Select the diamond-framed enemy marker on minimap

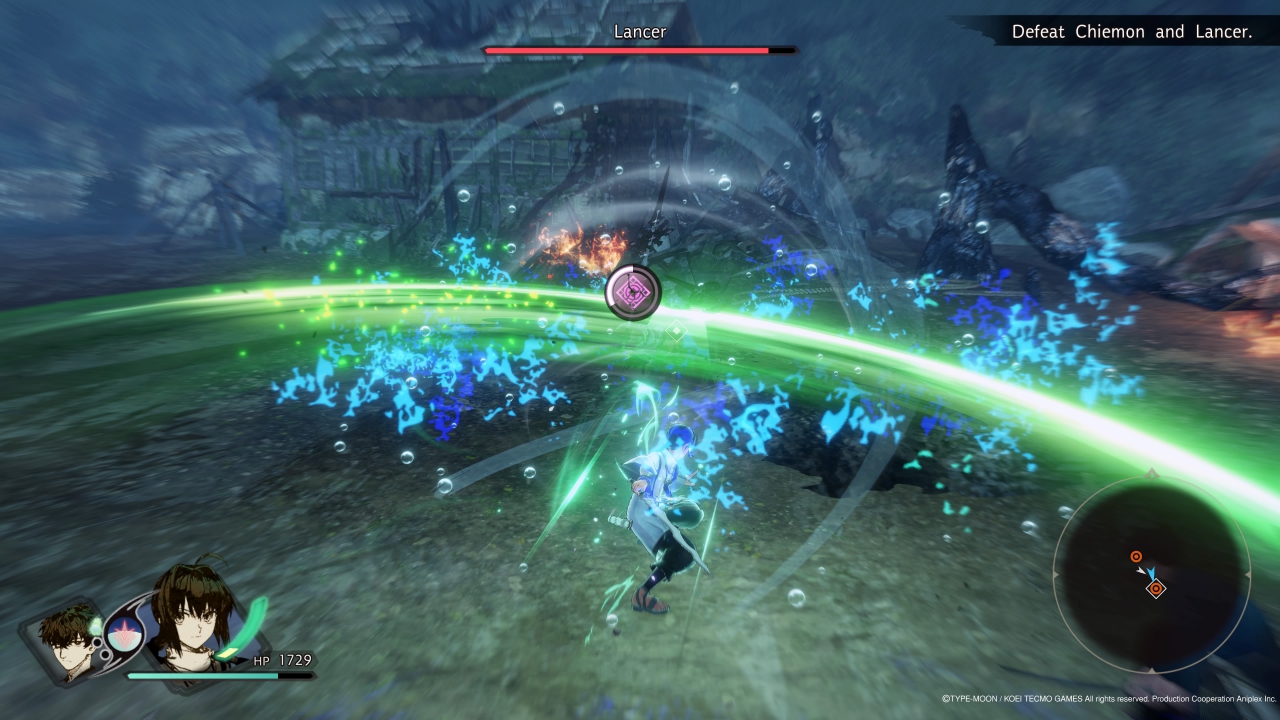1156,589
